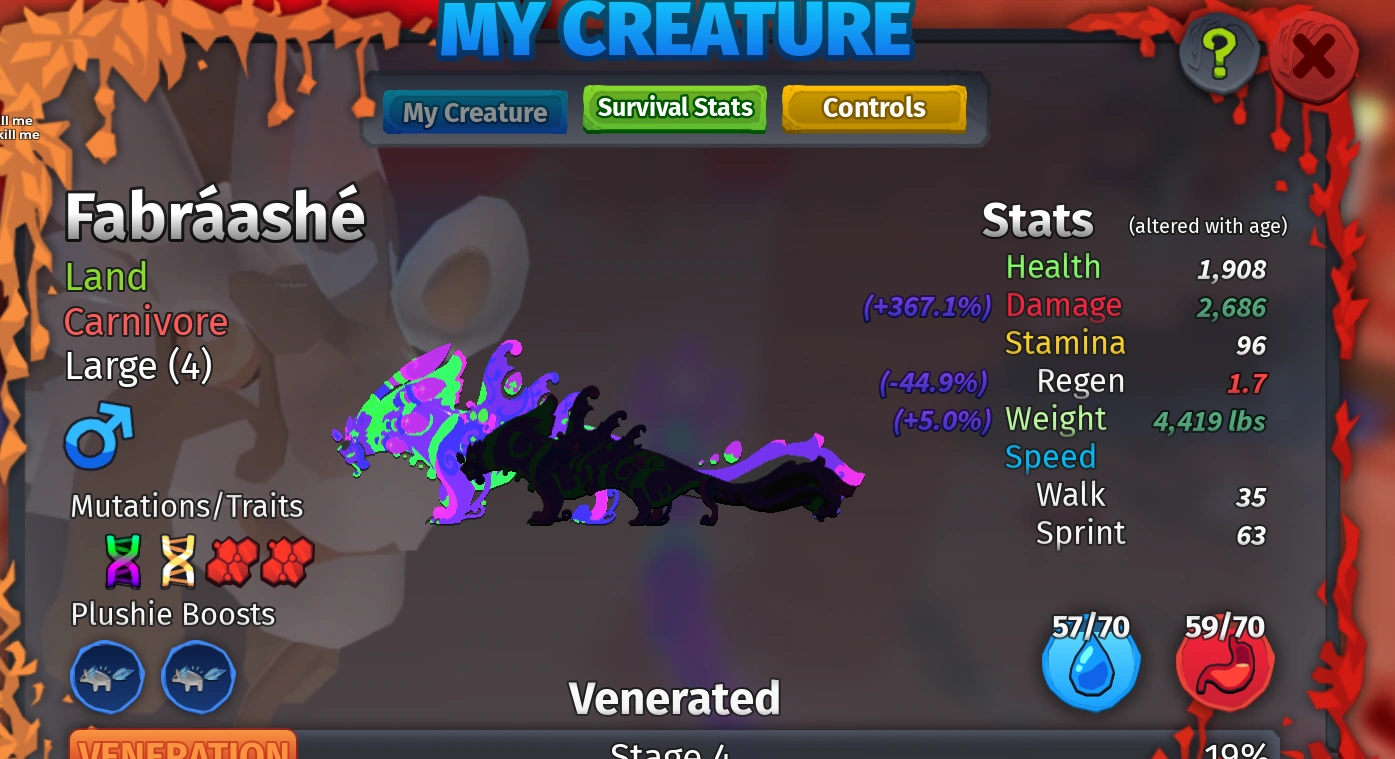Switch to the Survival Stats tab
Image resolution: width=1395 pixels, height=759 pixels.
(x=674, y=108)
